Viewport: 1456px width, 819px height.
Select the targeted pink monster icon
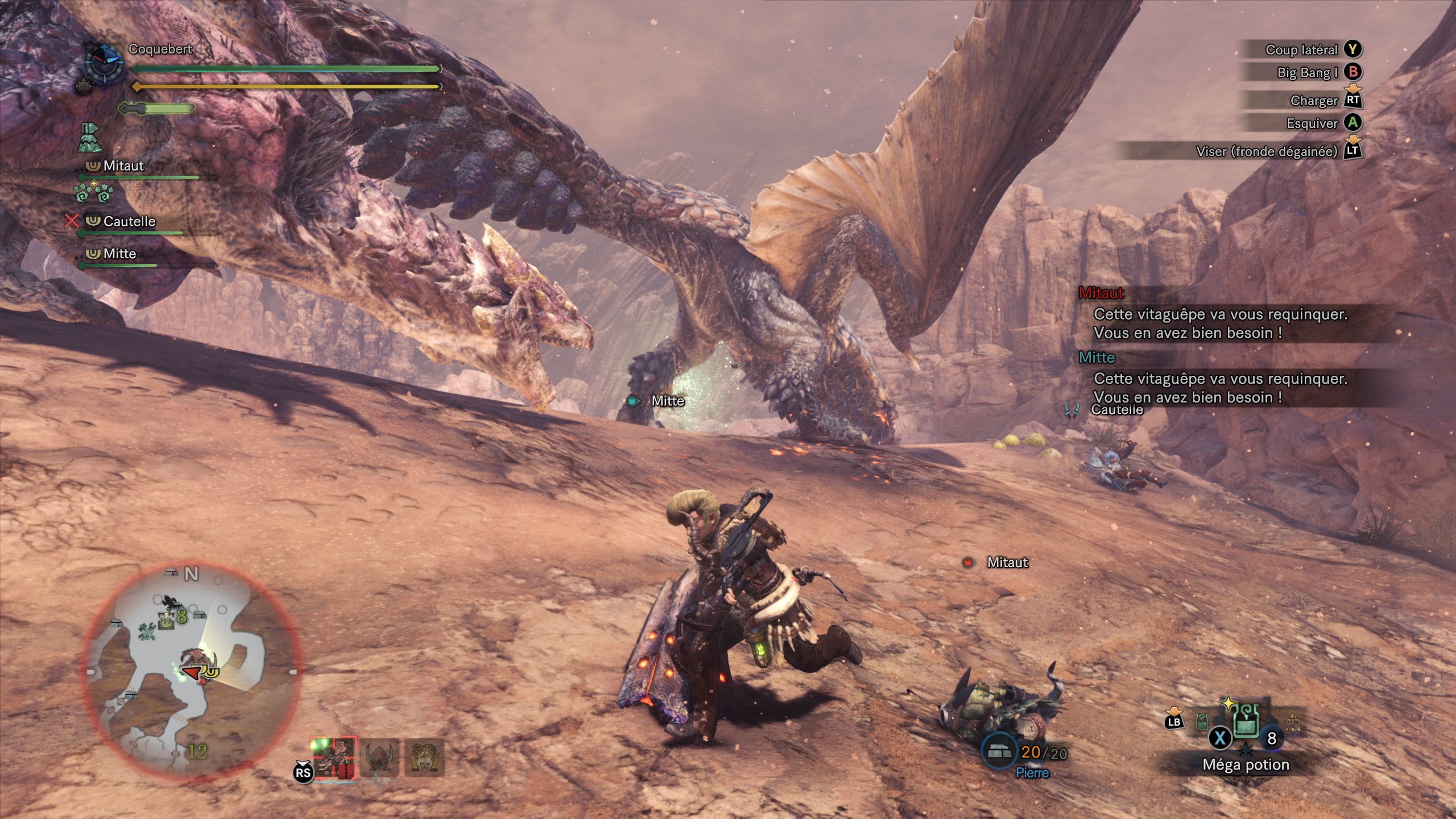(334, 758)
